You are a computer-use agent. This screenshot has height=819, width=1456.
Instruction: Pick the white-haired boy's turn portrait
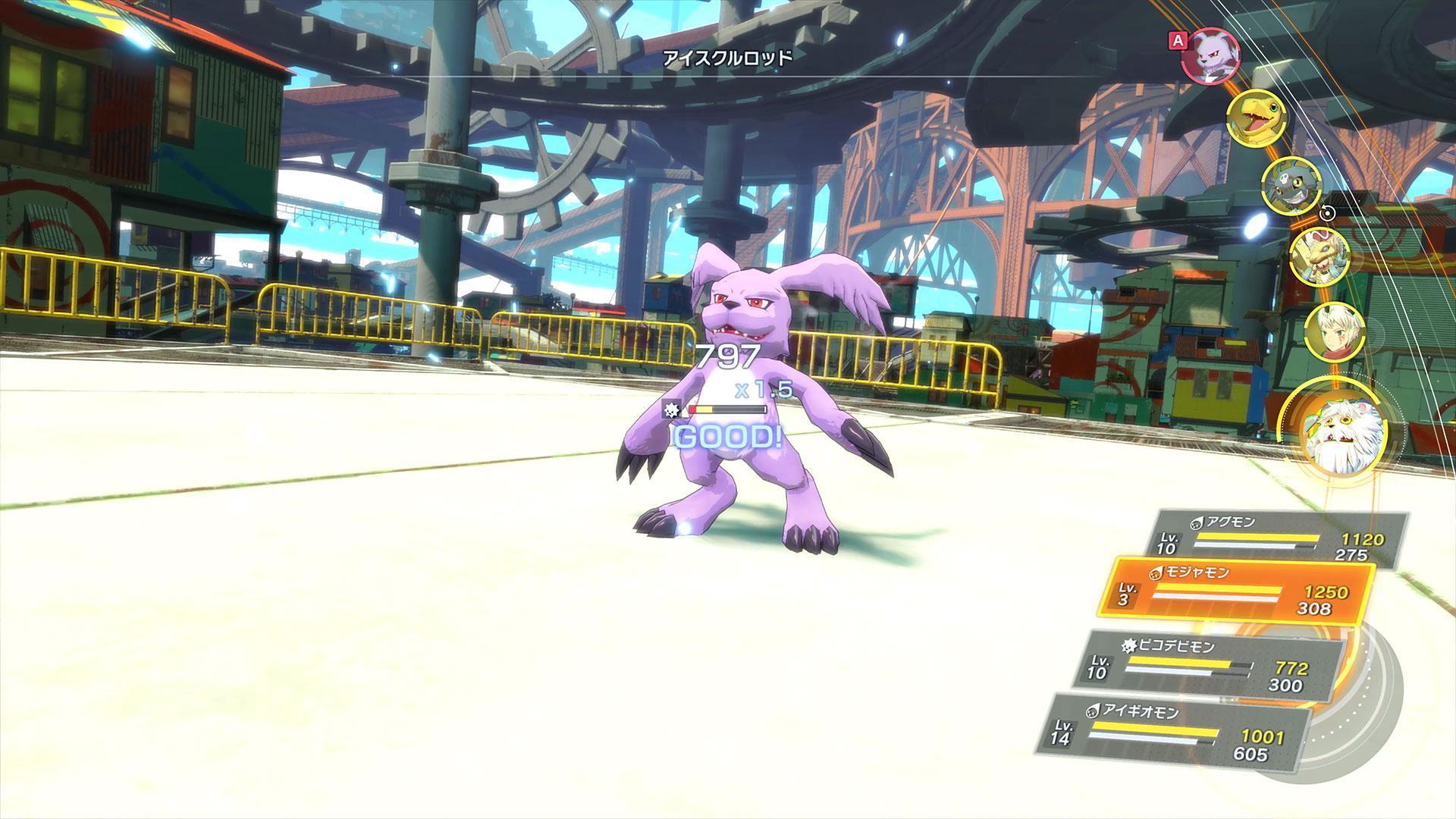click(1335, 331)
